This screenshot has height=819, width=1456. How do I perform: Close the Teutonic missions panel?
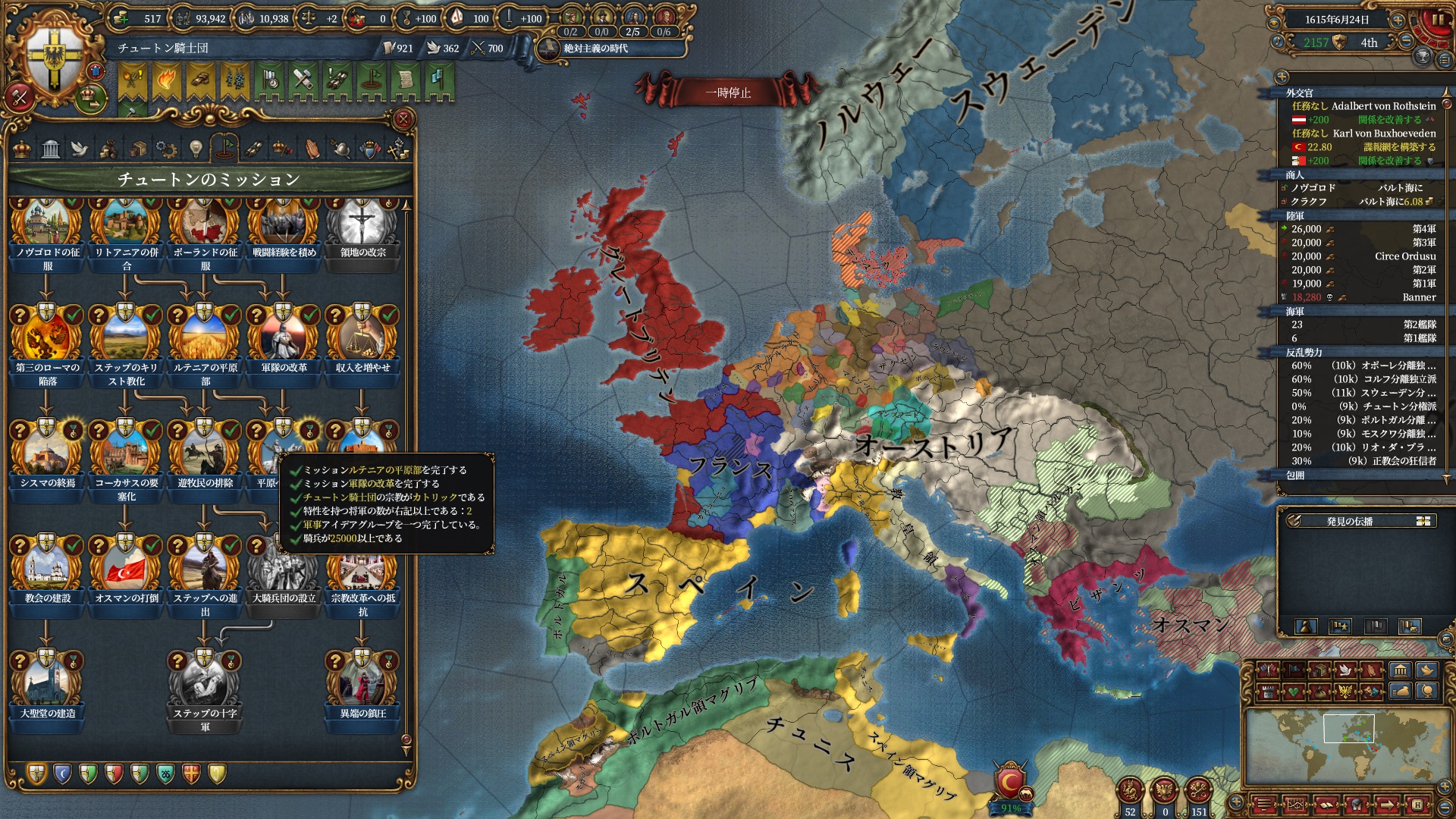(x=403, y=119)
